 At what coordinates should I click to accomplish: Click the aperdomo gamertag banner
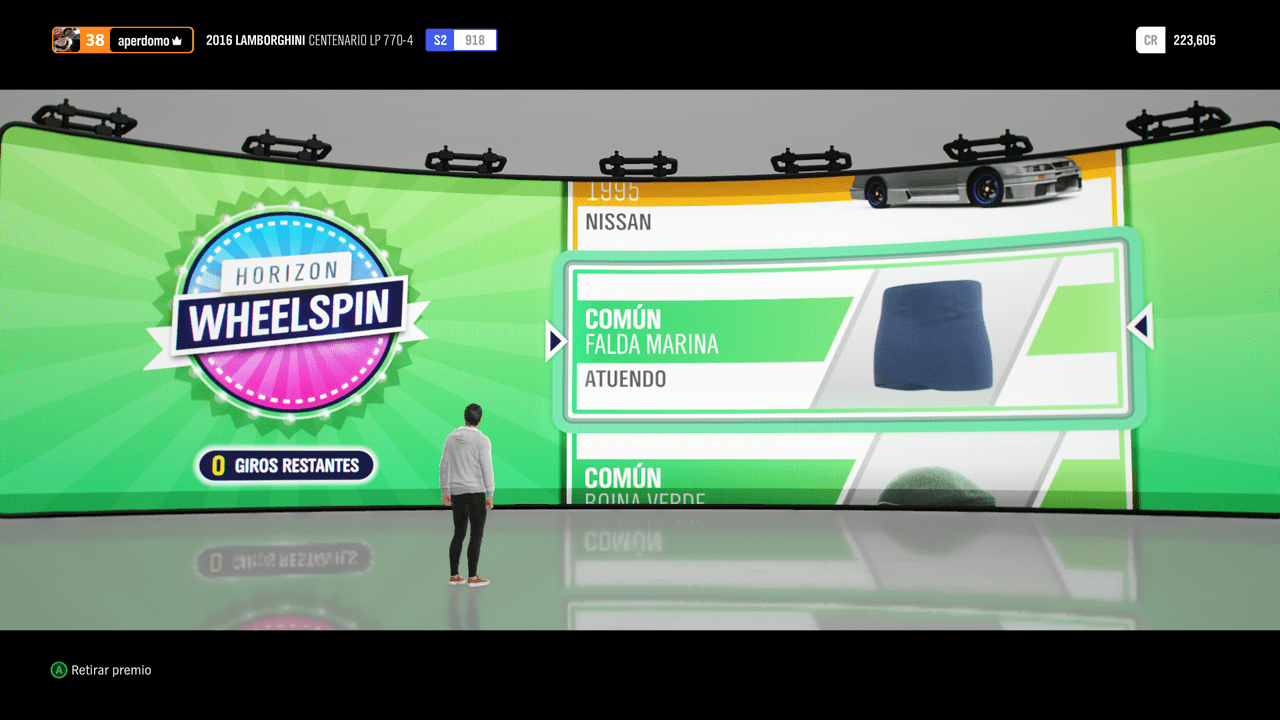(x=145, y=40)
